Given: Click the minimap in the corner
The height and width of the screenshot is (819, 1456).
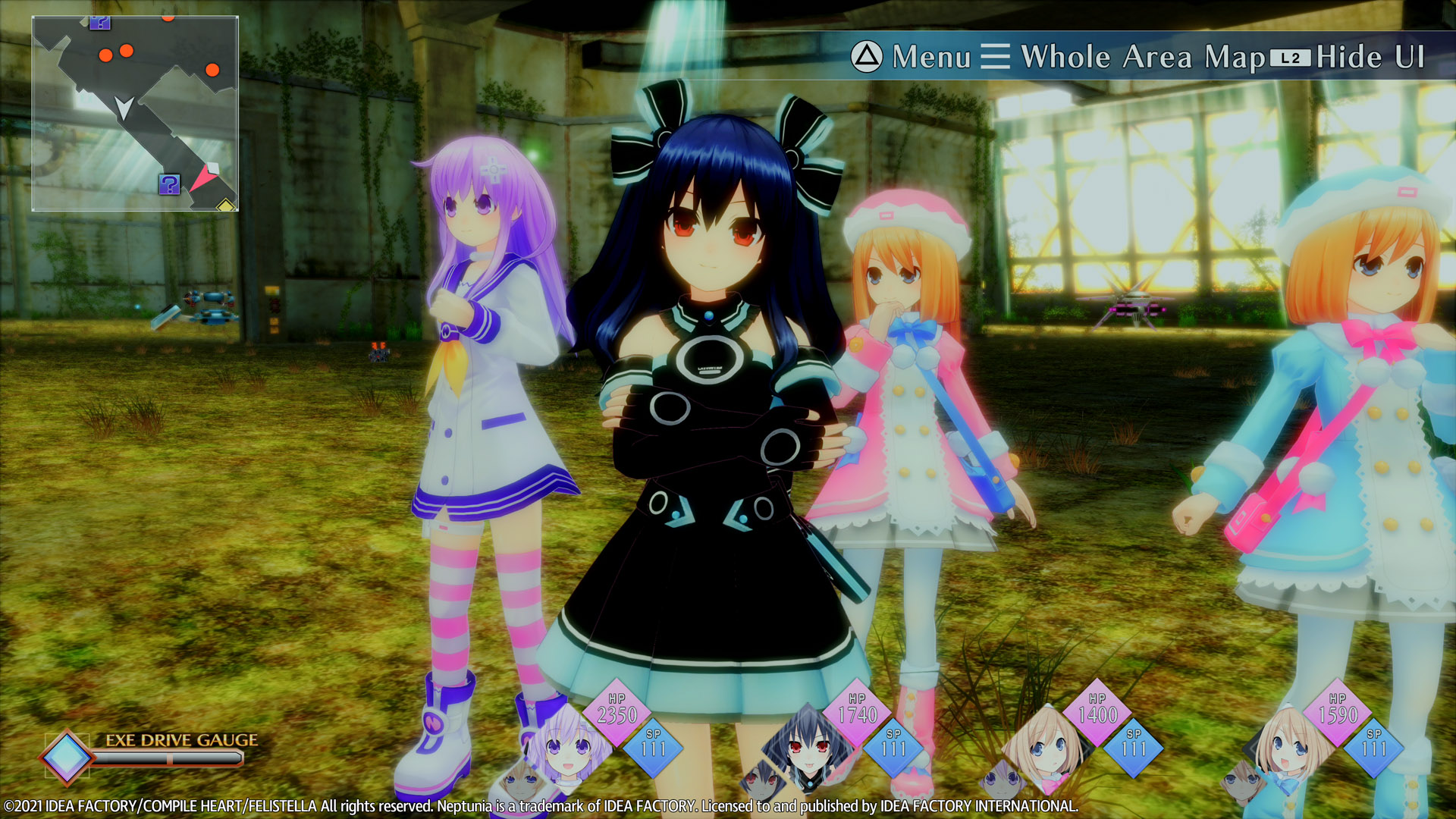Looking at the screenshot, I should click(135, 114).
